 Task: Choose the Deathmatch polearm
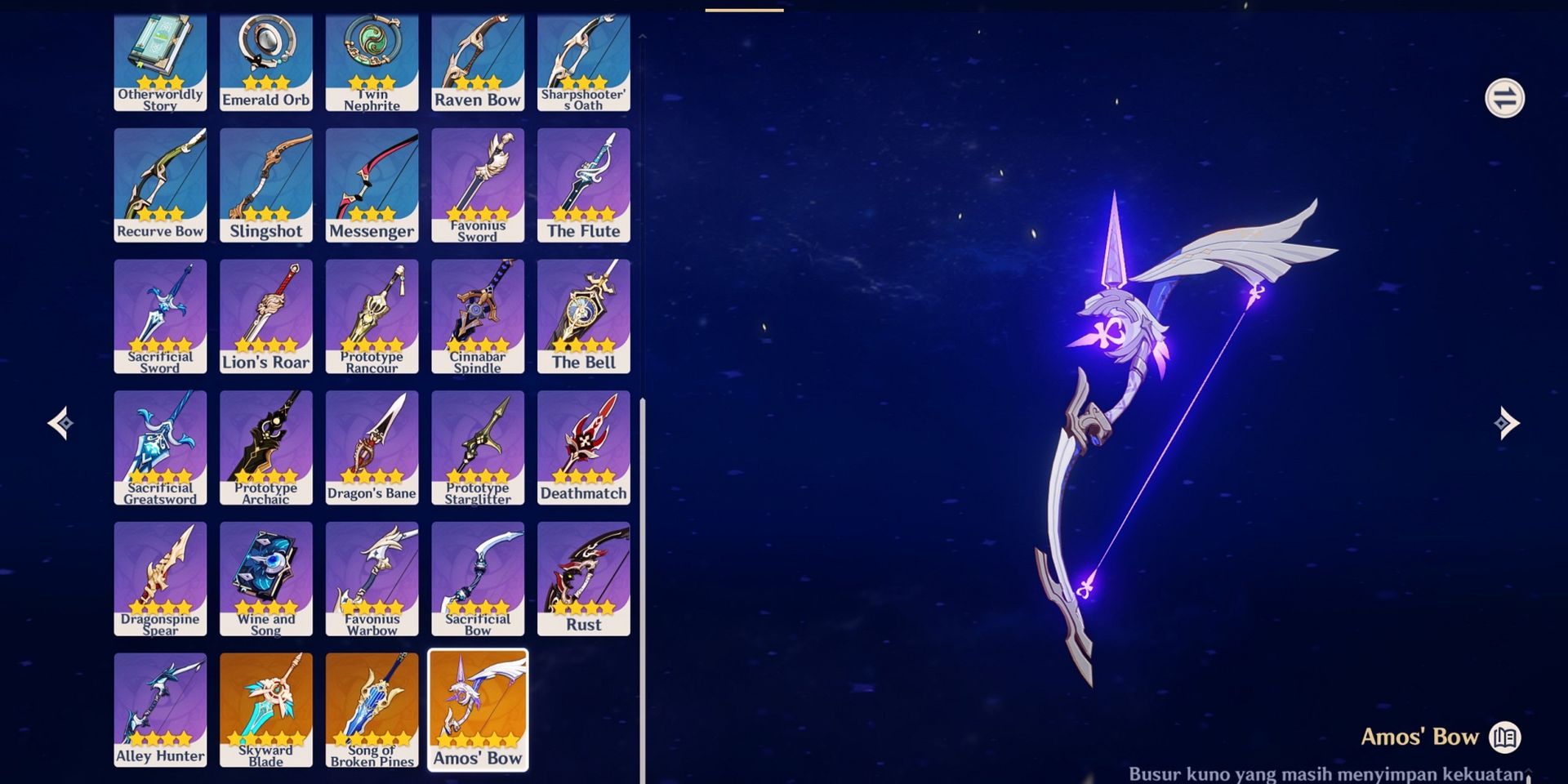pos(584,447)
